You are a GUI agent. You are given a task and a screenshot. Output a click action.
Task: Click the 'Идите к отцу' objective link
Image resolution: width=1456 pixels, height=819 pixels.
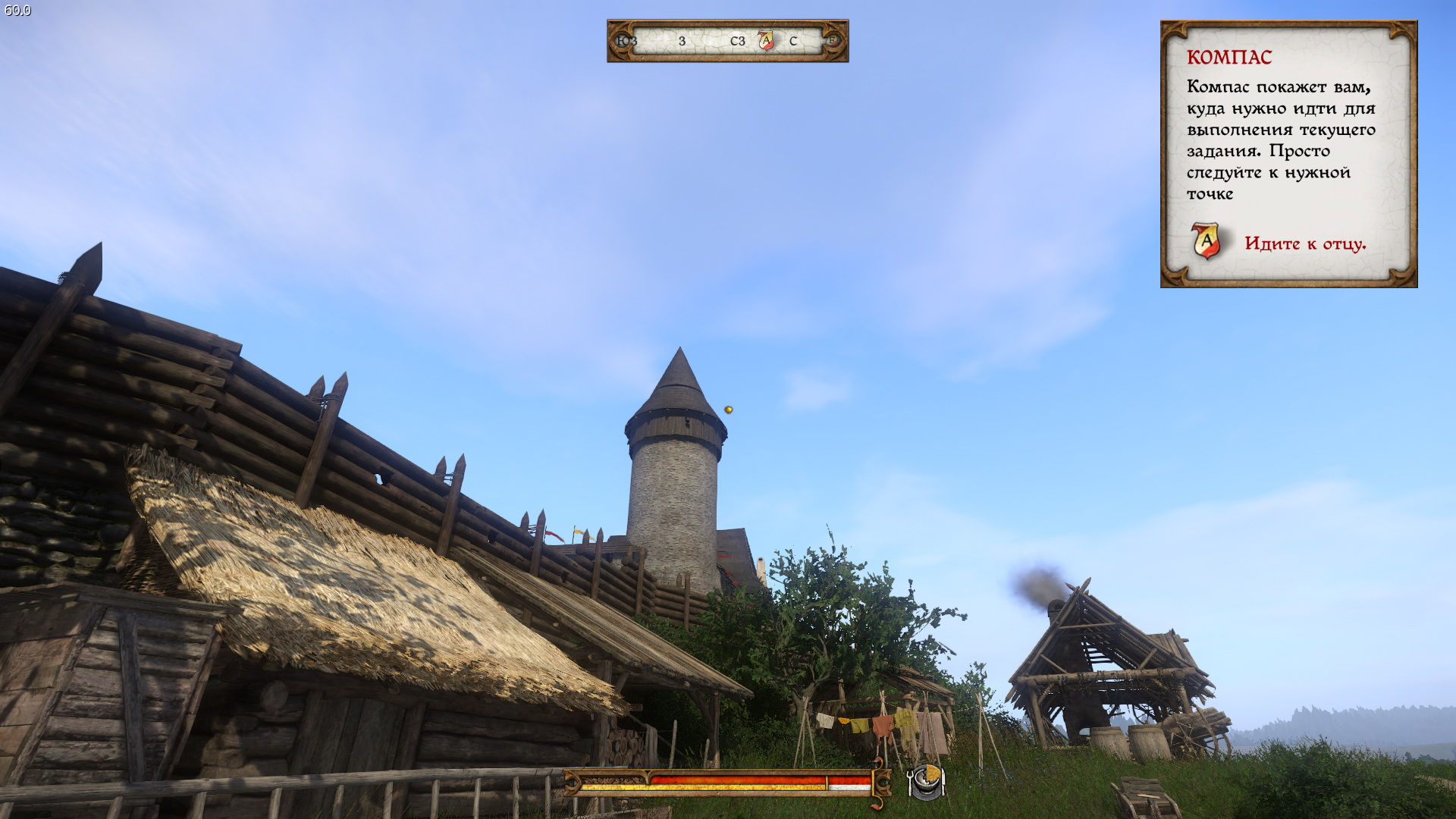1306,243
